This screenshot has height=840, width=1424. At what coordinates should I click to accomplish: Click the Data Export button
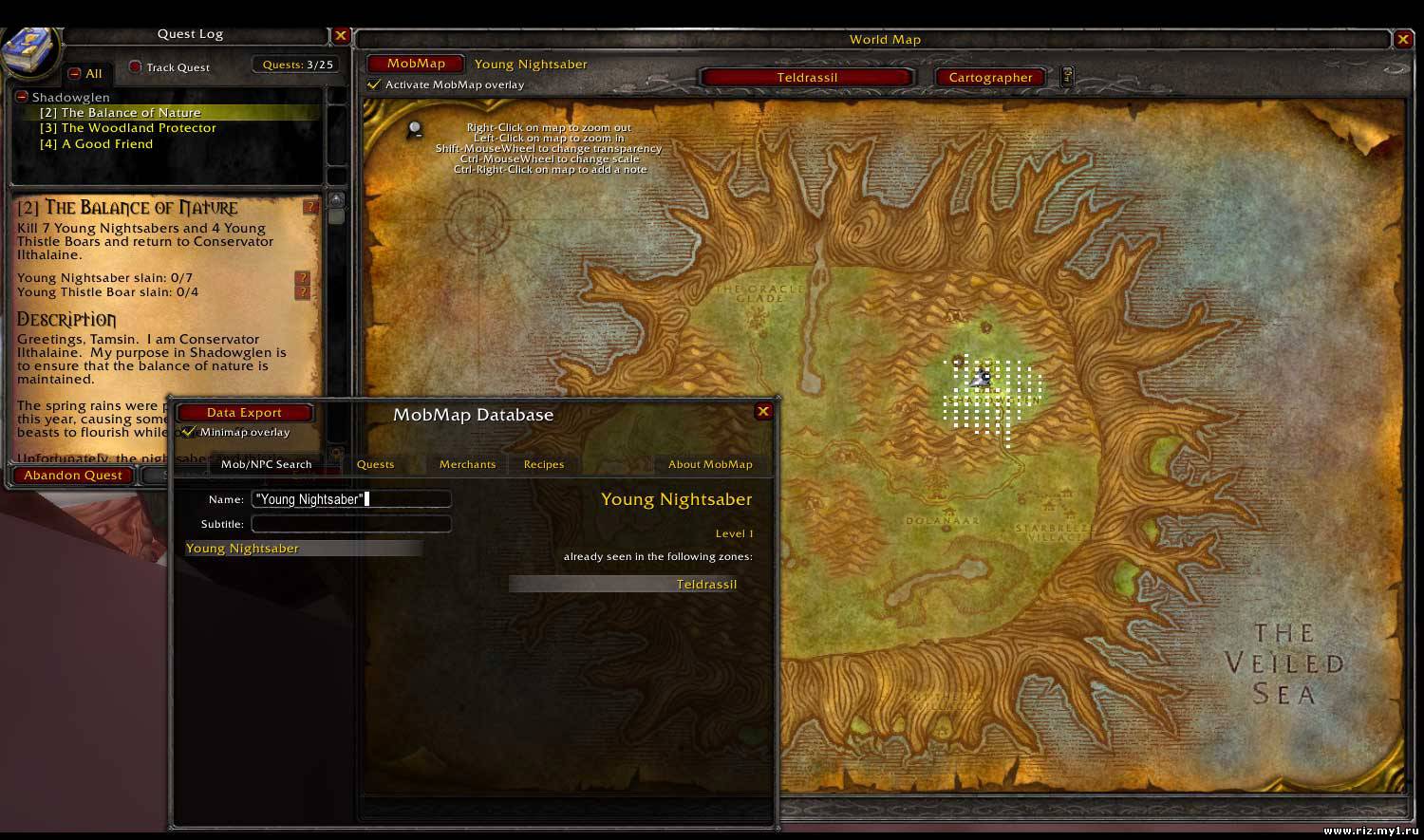[x=244, y=413]
